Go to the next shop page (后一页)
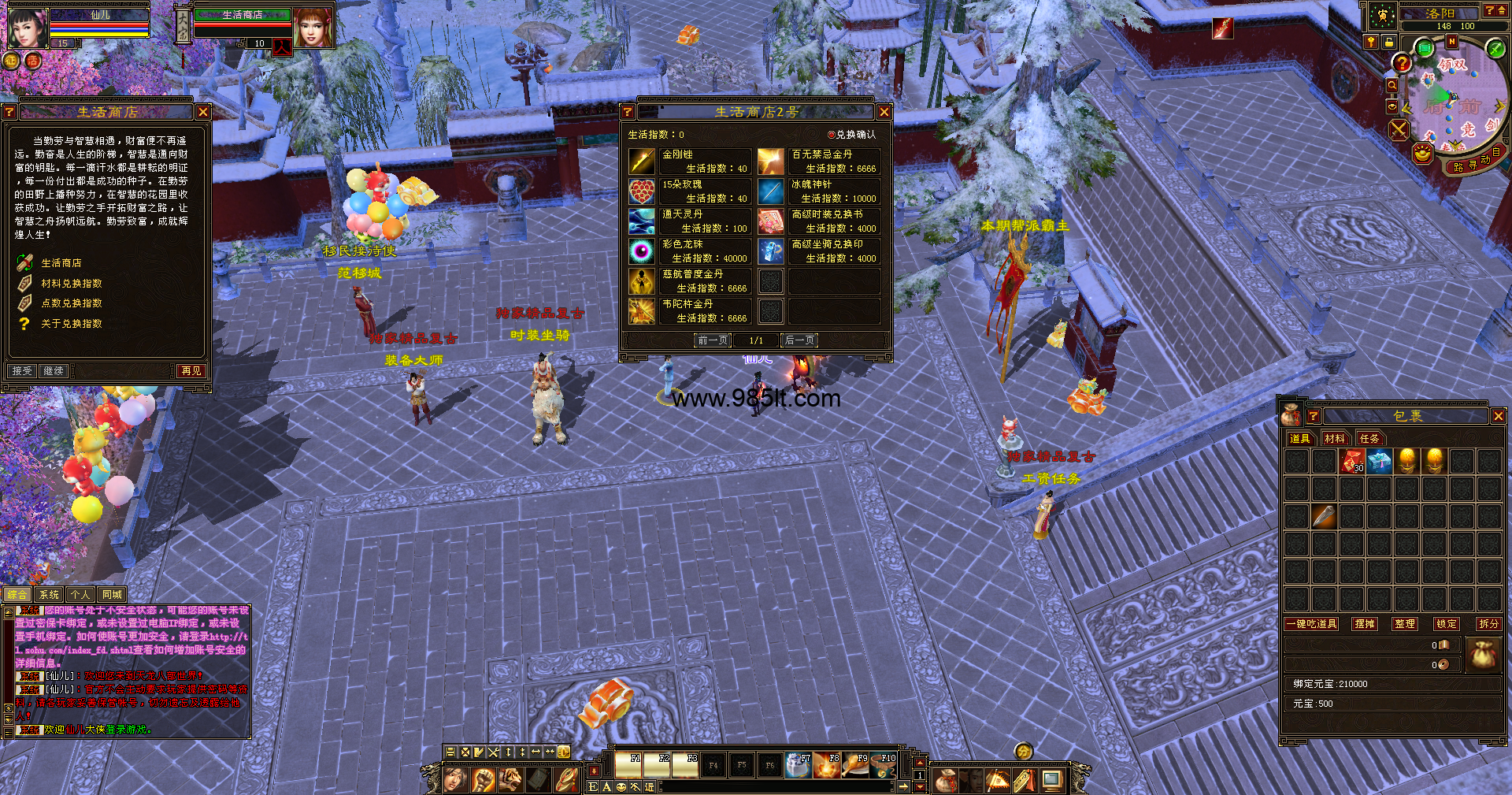Screen dimensions: 1512x795 799,340
